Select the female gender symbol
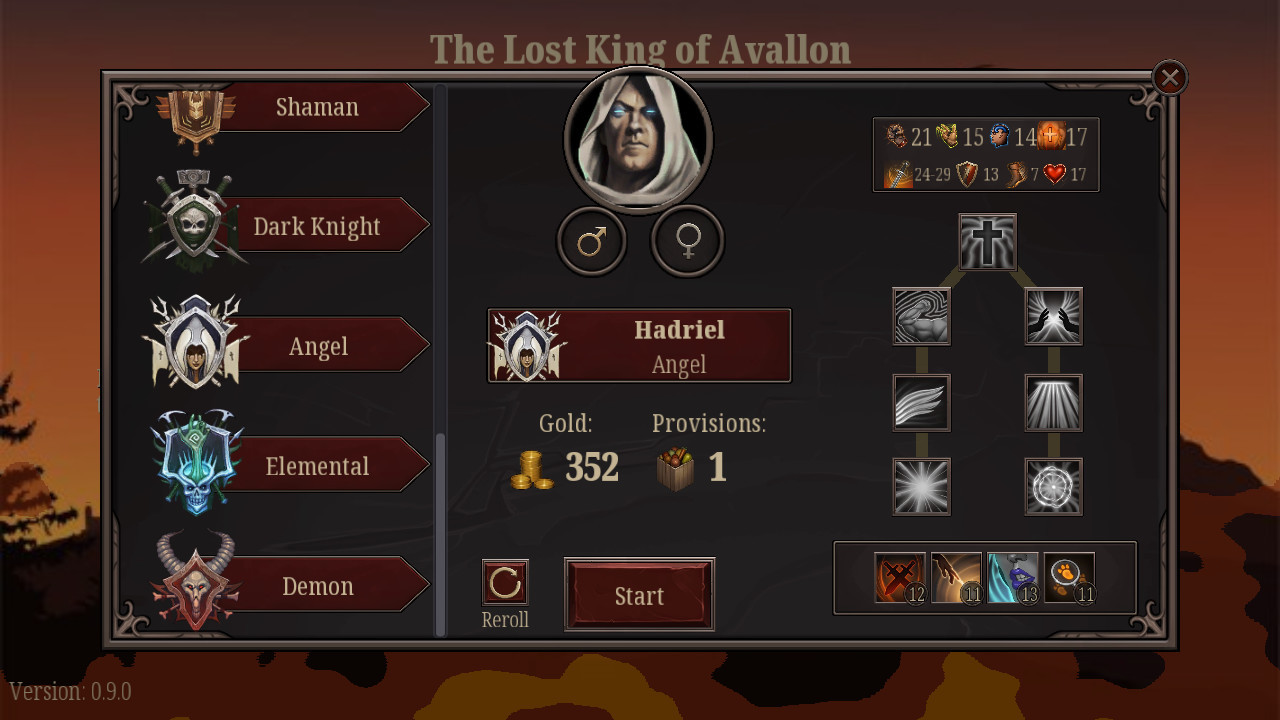1280x720 pixels. tap(686, 241)
